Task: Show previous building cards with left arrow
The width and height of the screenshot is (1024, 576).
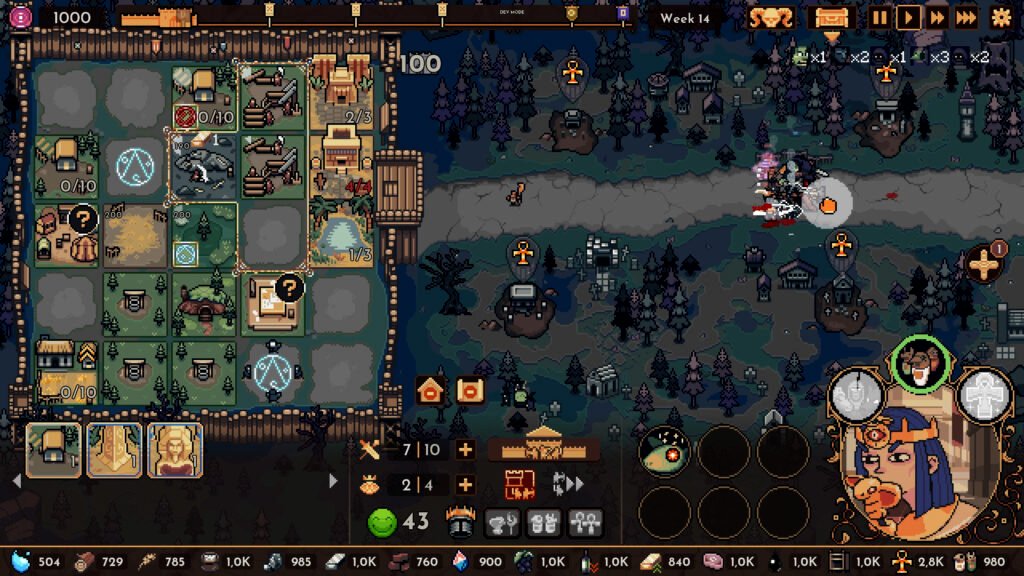Action: [x=16, y=481]
